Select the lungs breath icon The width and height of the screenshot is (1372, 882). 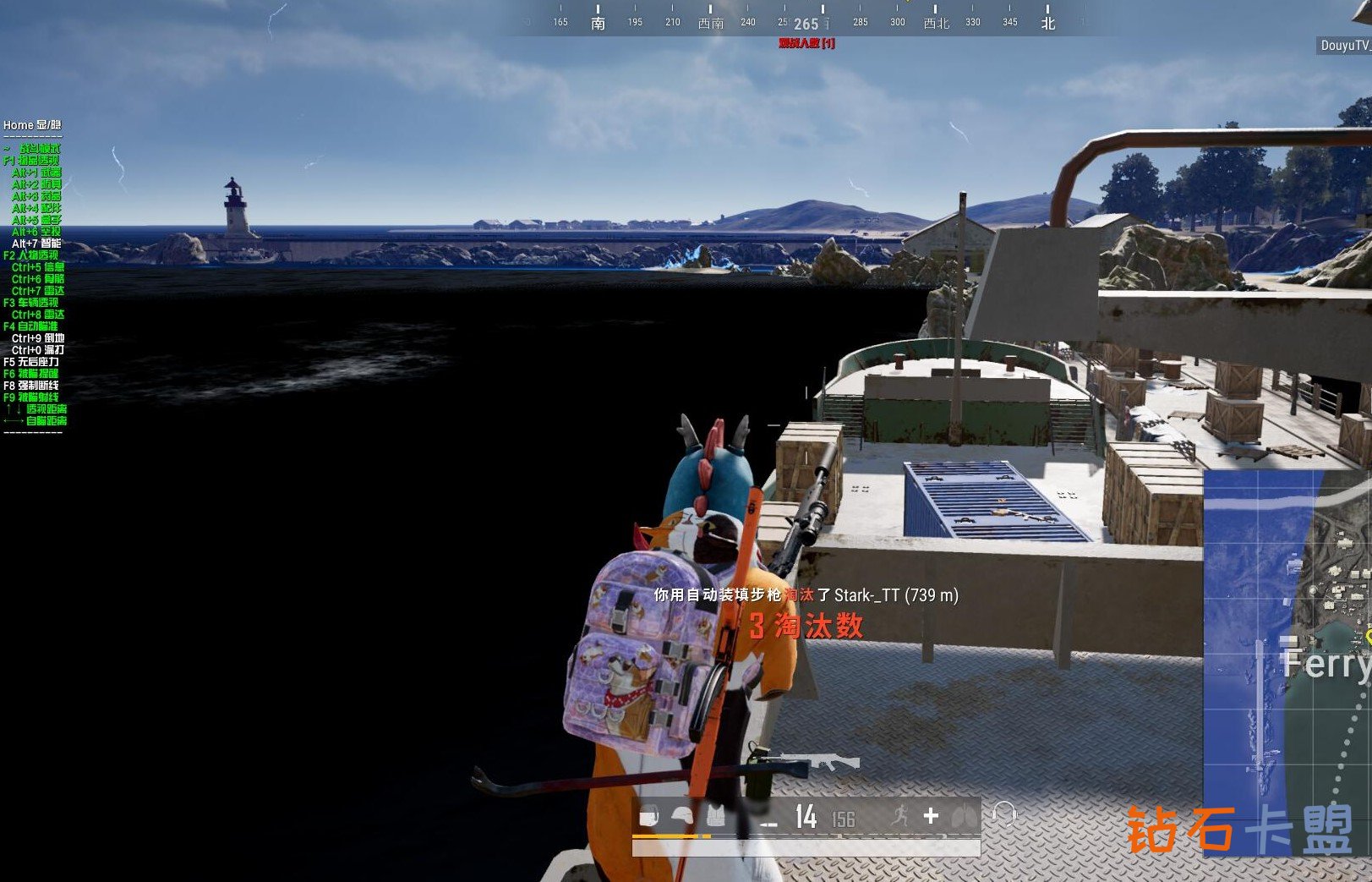coord(962,816)
